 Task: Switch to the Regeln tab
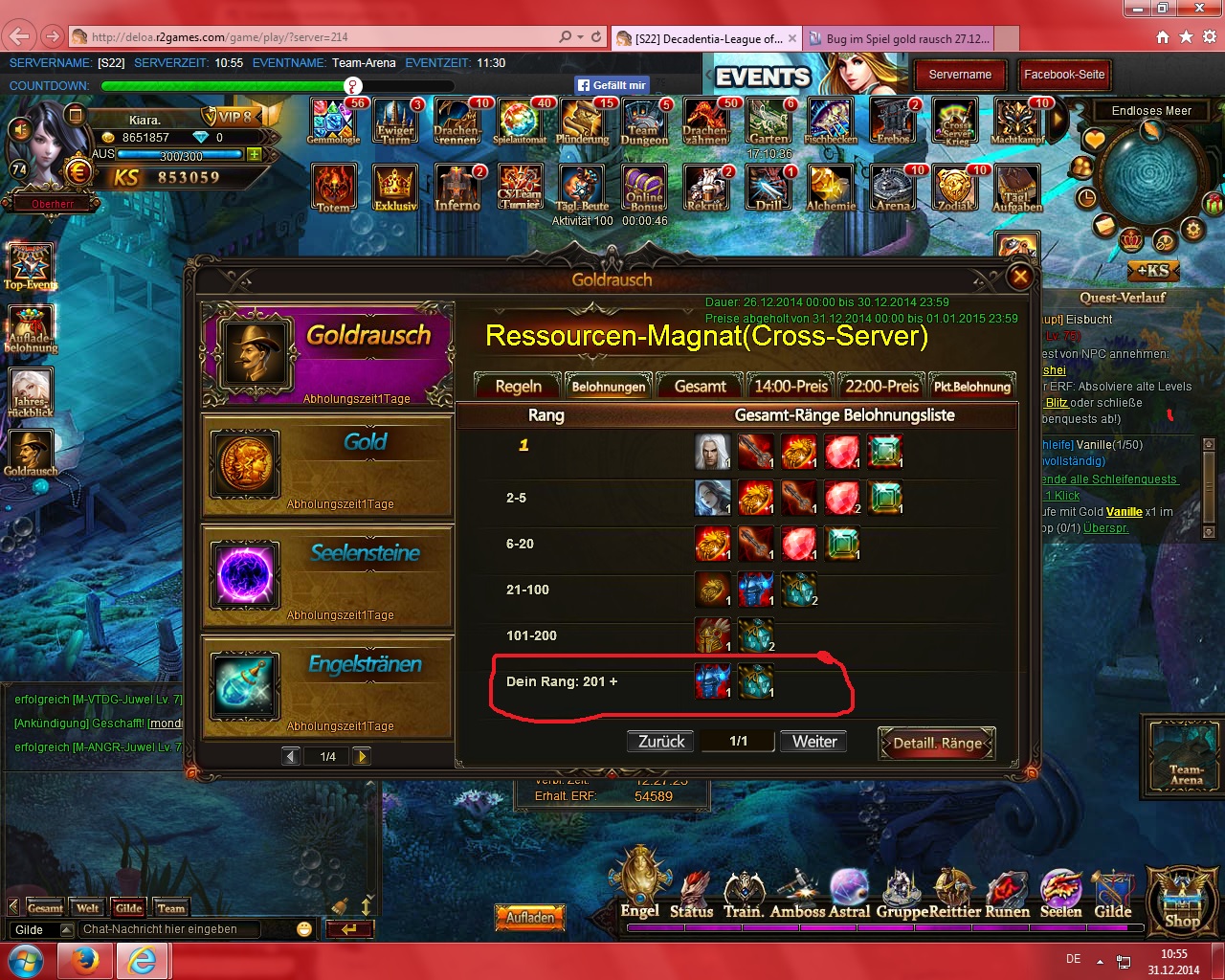[518, 387]
